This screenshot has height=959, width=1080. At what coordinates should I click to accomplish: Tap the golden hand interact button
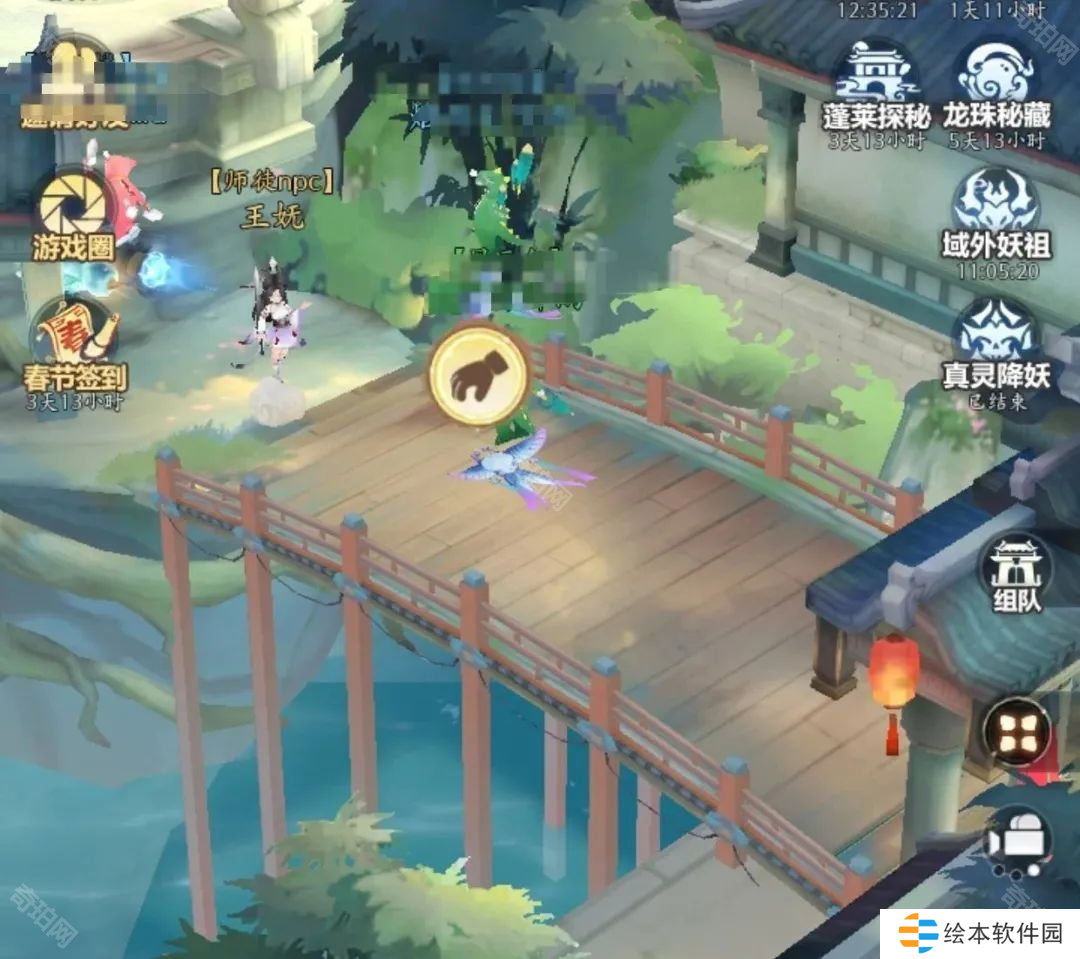click(480, 373)
